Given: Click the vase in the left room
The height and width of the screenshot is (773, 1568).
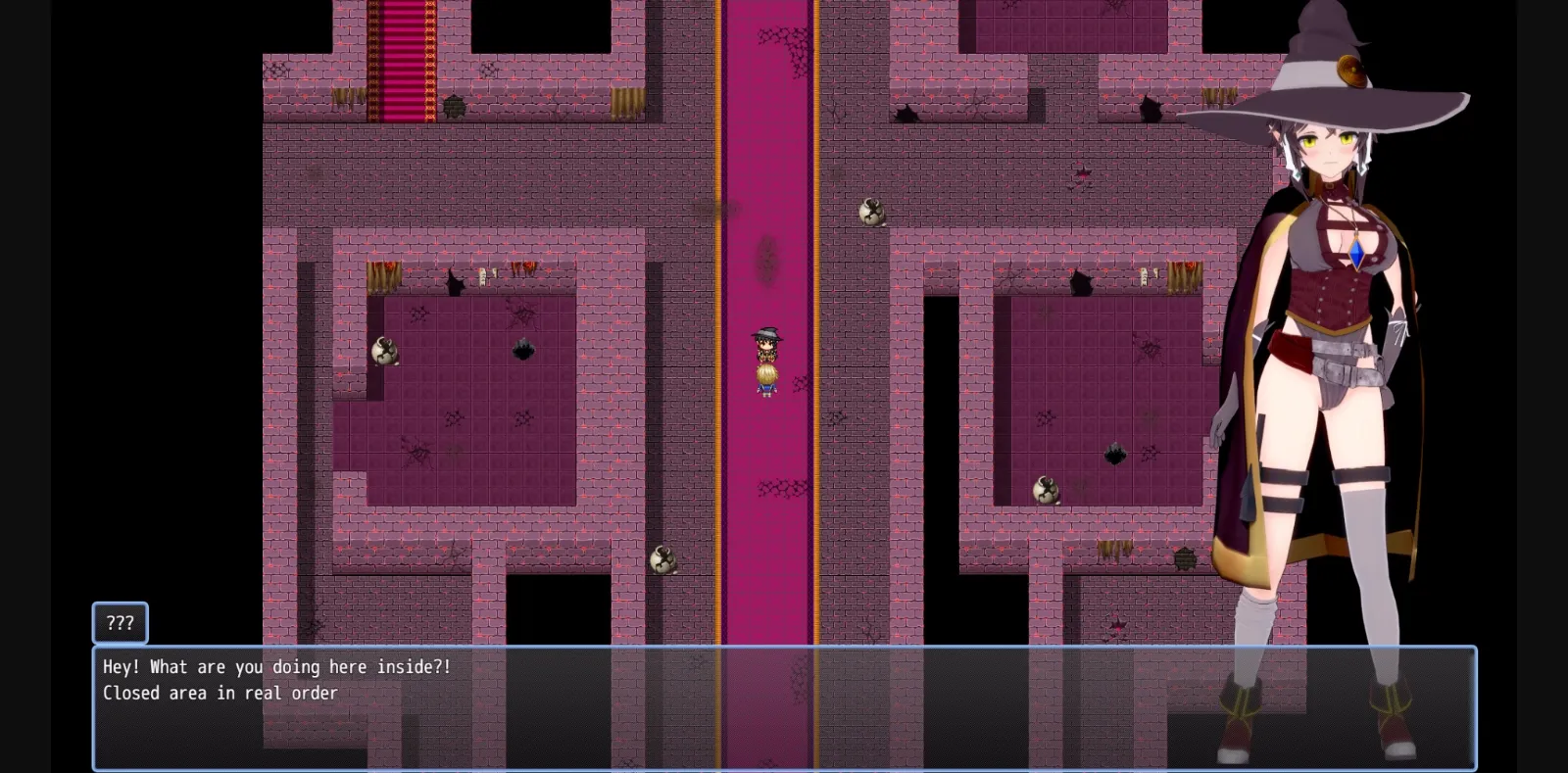Looking at the screenshot, I should [385, 351].
